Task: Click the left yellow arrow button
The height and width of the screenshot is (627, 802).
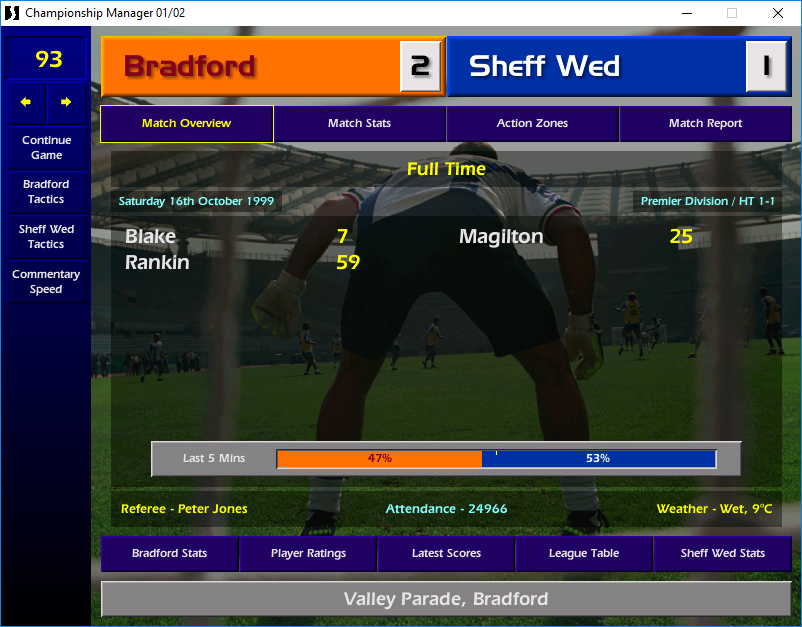Action: pyautogui.click(x=26, y=102)
